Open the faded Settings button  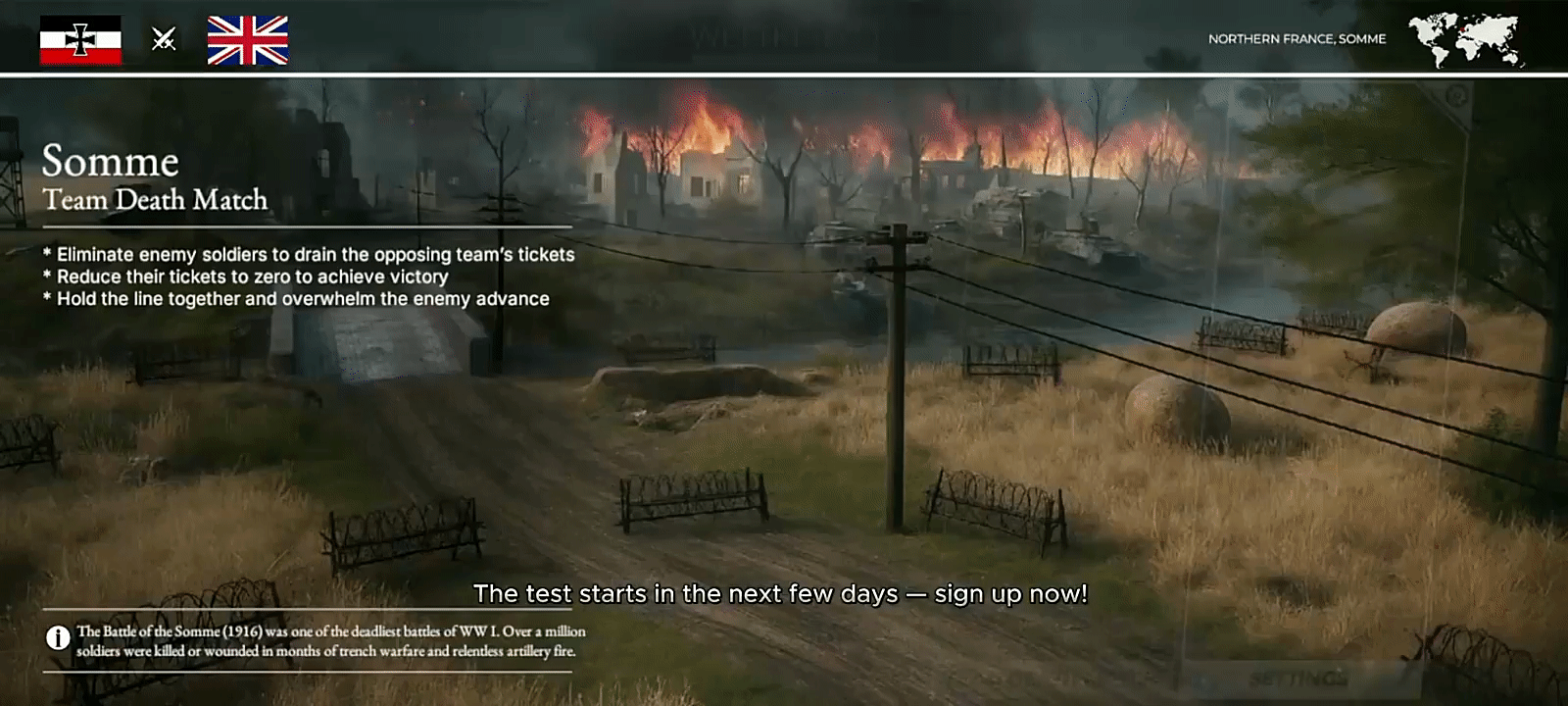(1298, 678)
